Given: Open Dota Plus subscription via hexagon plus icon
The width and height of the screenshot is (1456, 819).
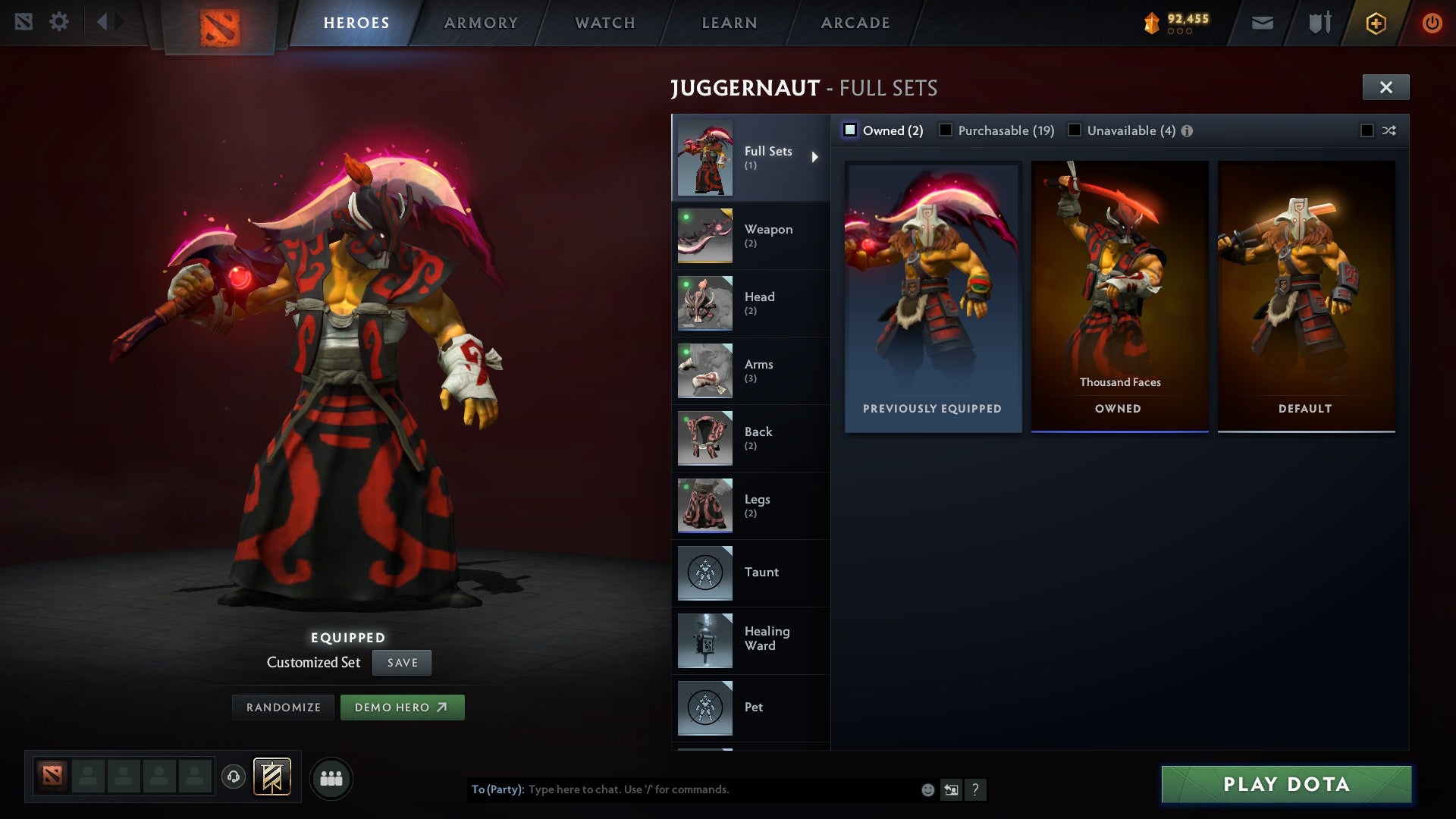Looking at the screenshot, I should pyautogui.click(x=1376, y=23).
